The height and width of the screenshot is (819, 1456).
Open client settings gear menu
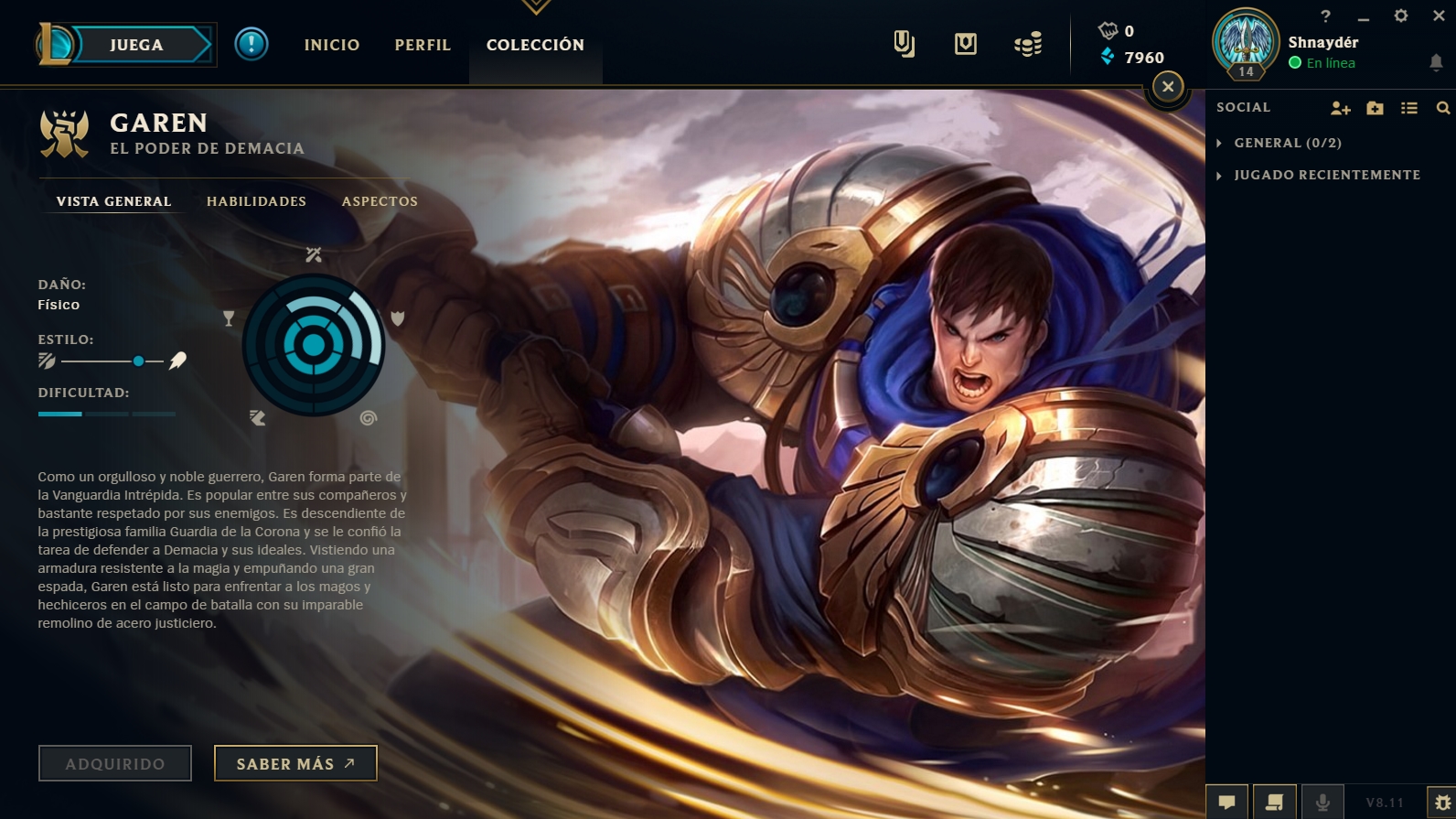pos(1399,16)
